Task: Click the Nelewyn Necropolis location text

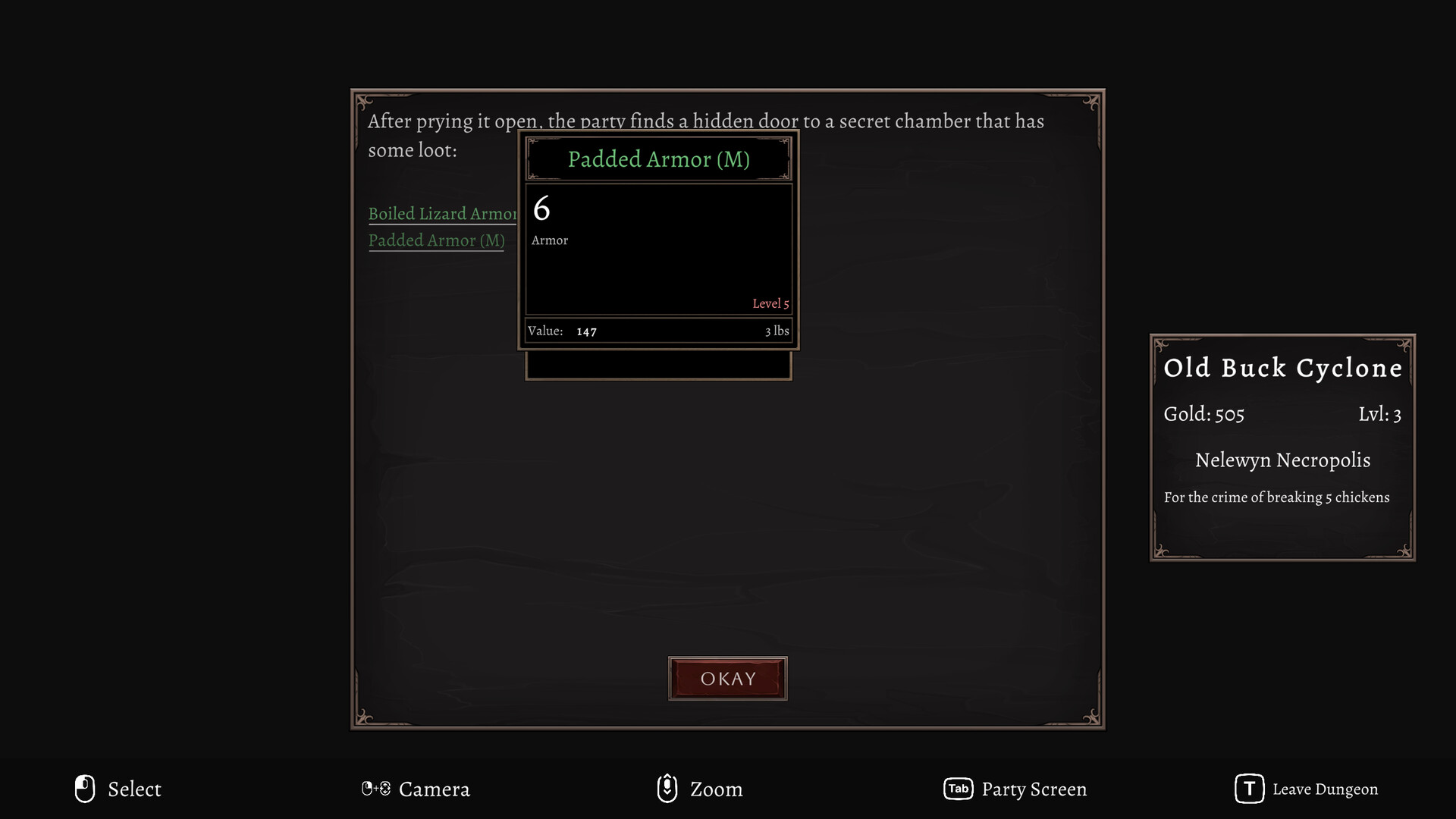Action: (x=1282, y=460)
